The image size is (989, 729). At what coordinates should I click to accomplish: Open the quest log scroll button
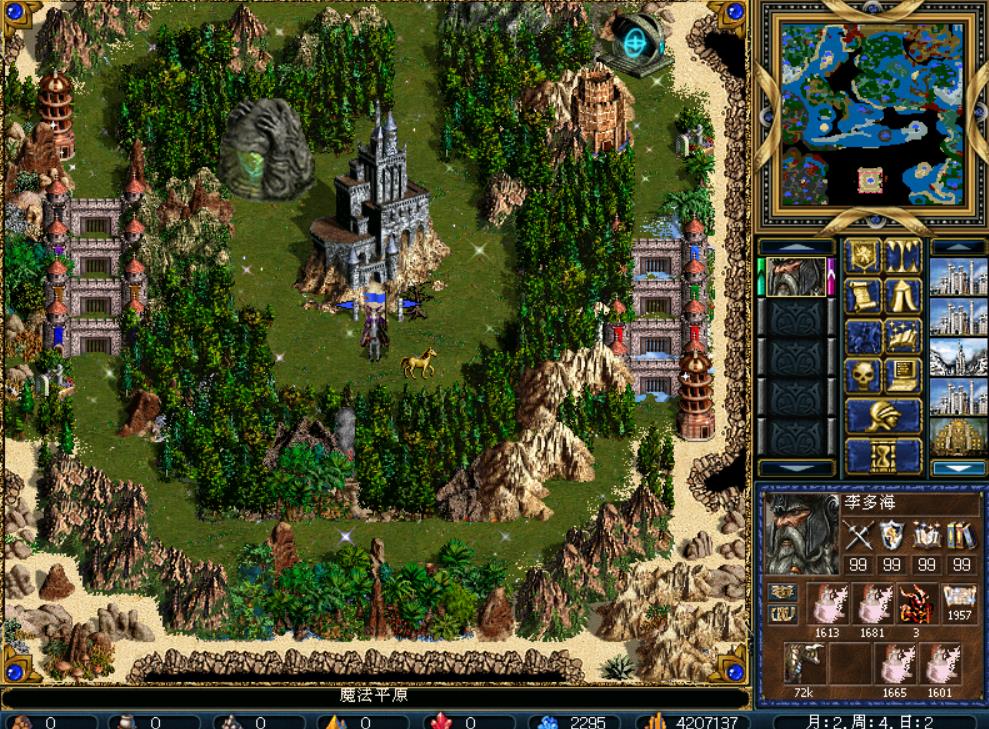pos(863,297)
